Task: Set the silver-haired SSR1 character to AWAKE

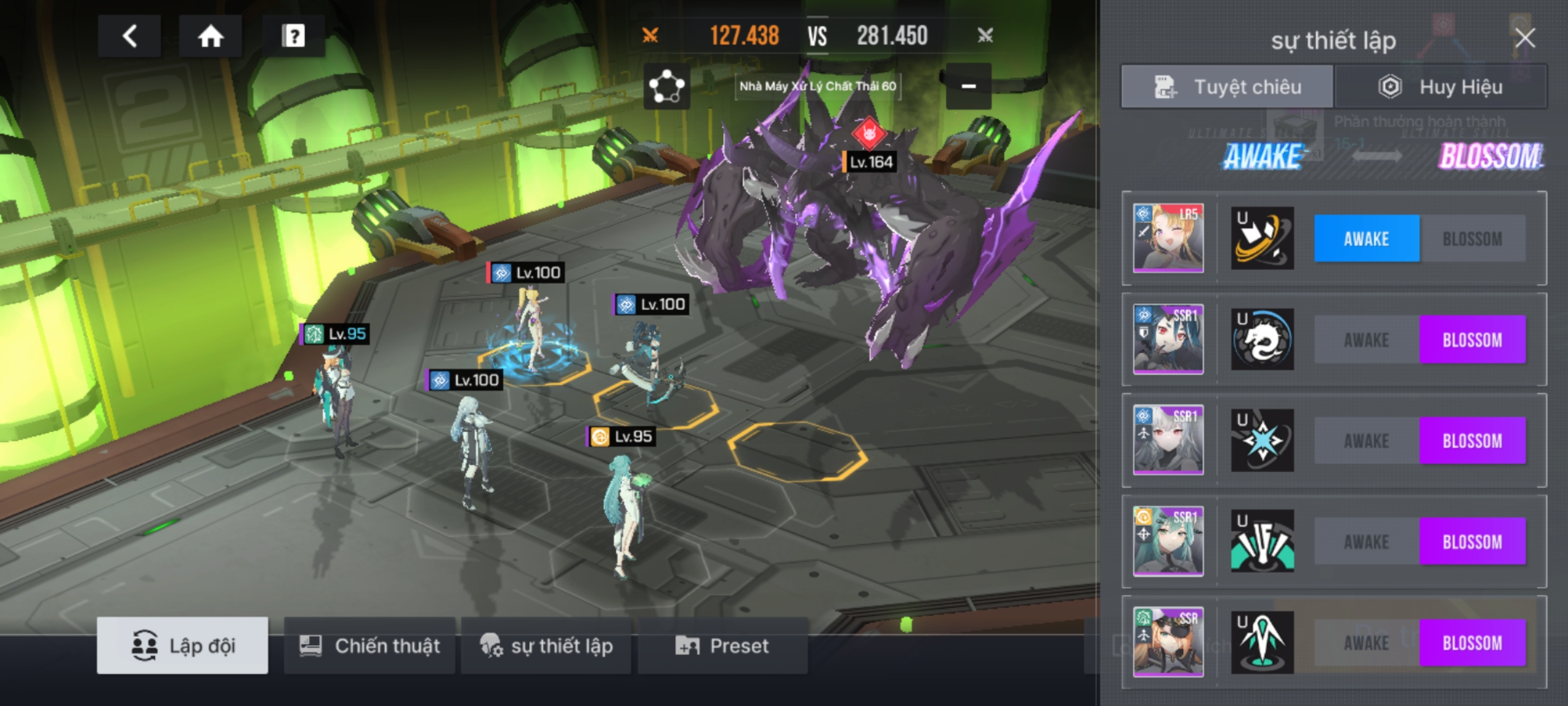Action: tap(1366, 441)
